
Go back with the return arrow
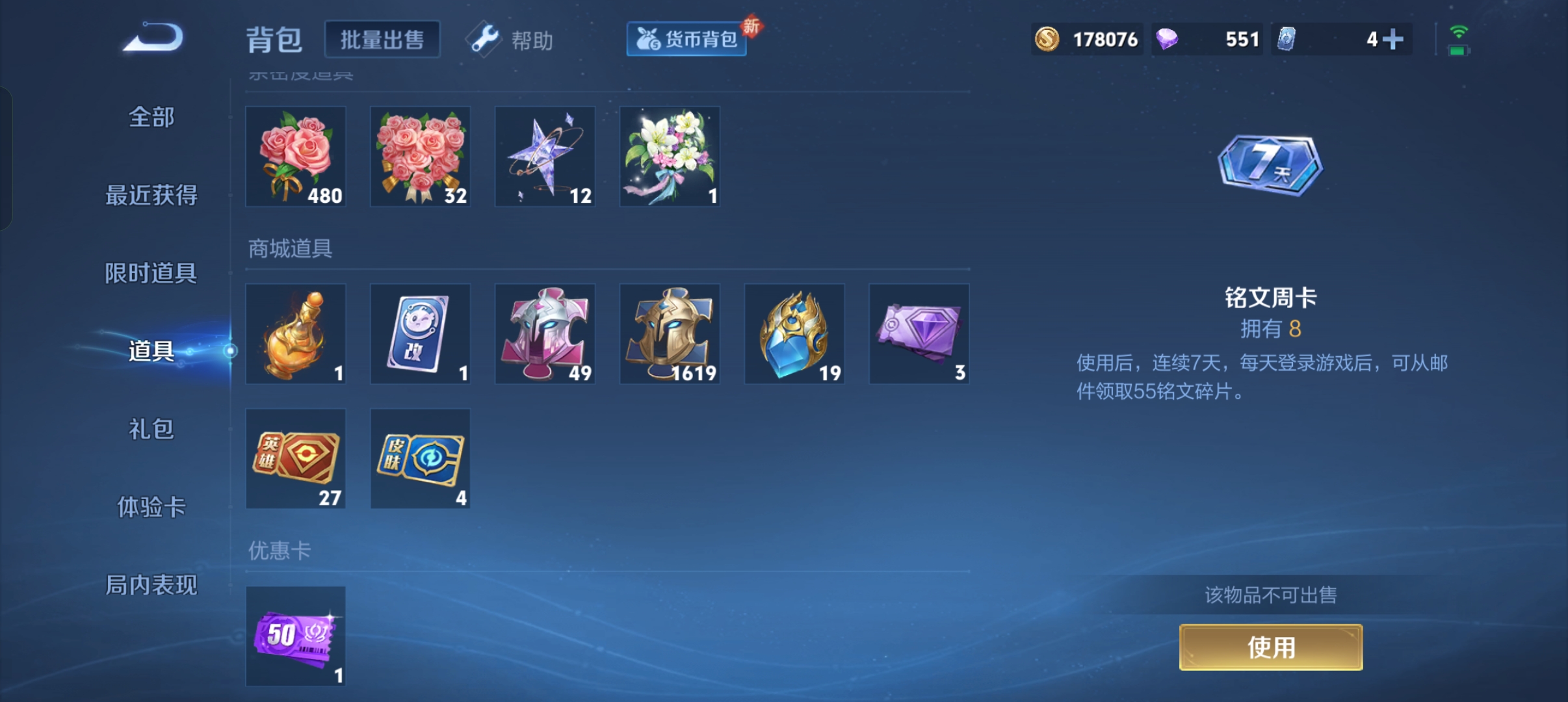point(153,38)
